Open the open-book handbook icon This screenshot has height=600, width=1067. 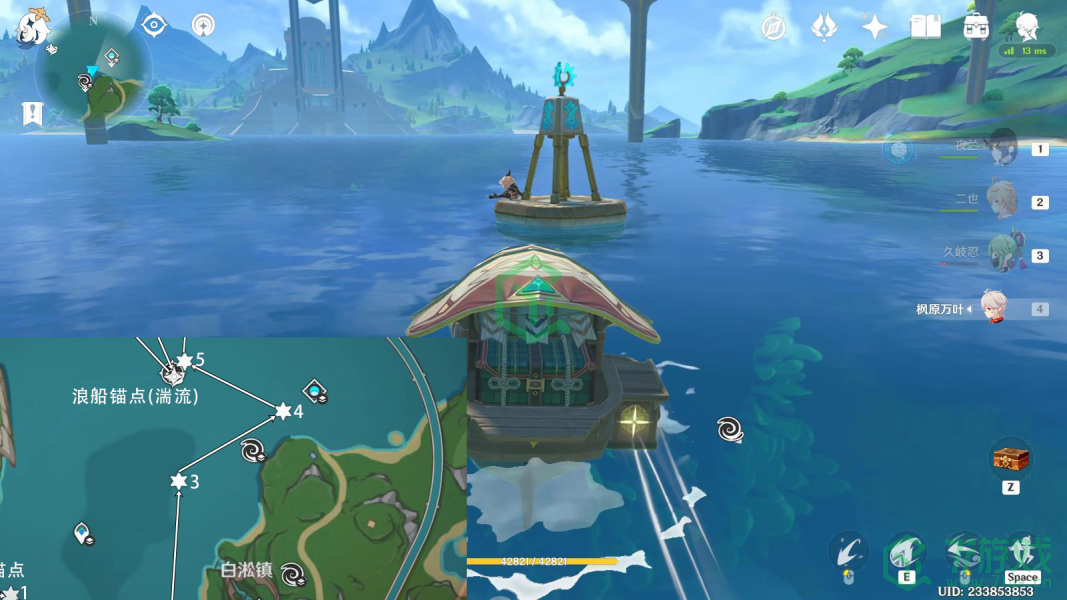(x=925, y=27)
